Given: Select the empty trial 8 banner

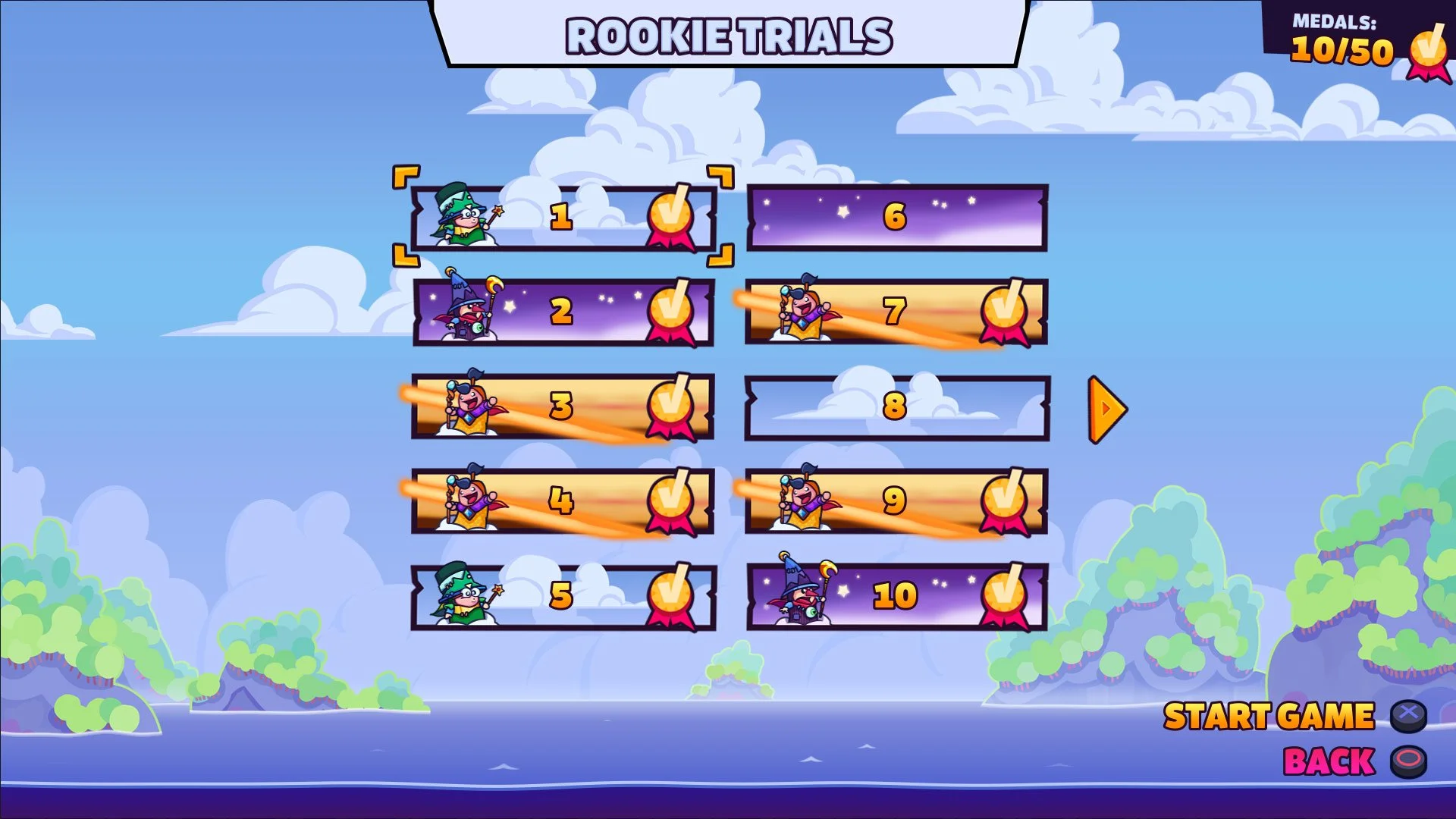Looking at the screenshot, I should click(x=895, y=408).
